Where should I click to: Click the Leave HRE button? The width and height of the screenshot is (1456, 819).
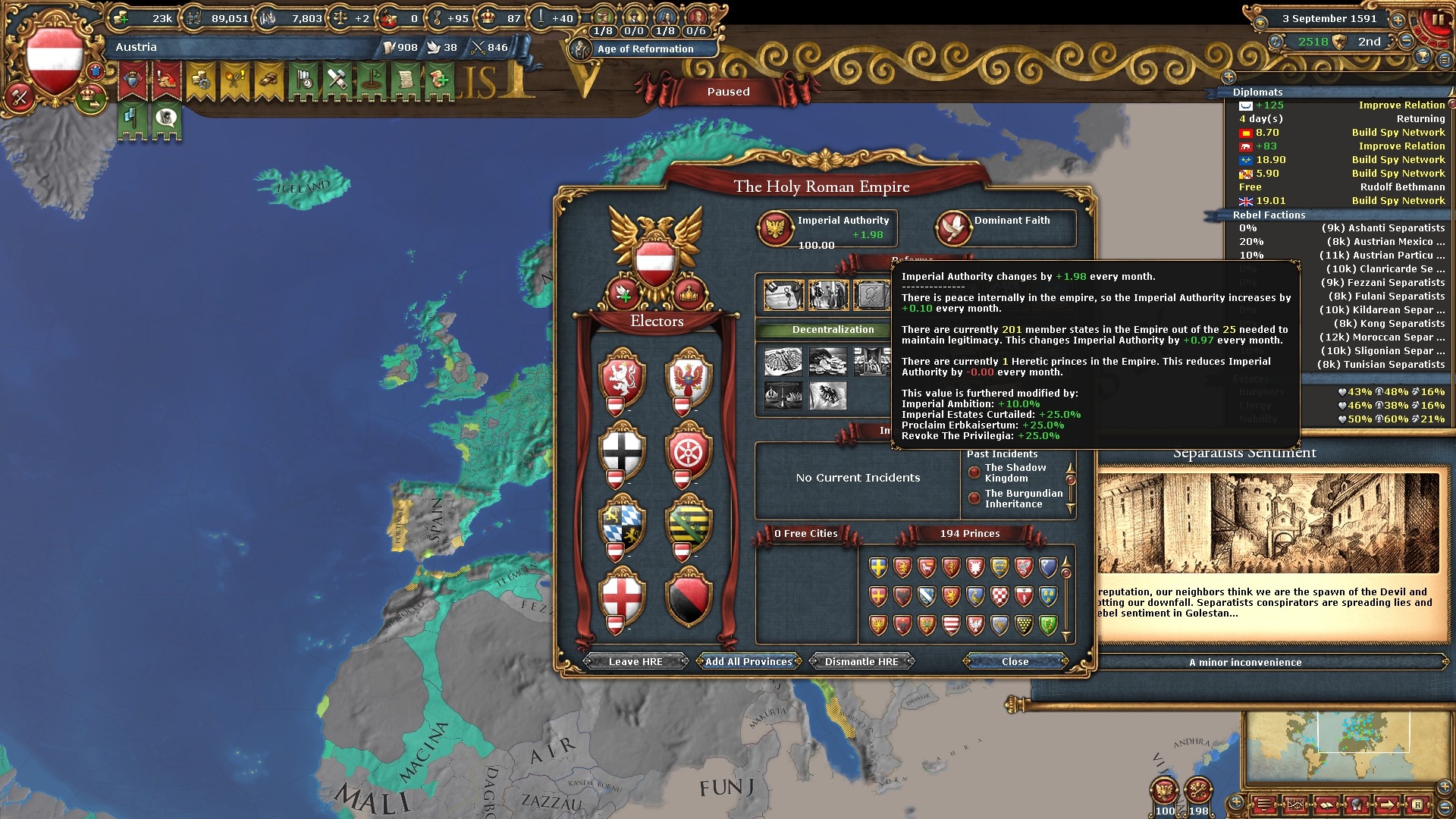pyautogui.click(x=635, y=662)
